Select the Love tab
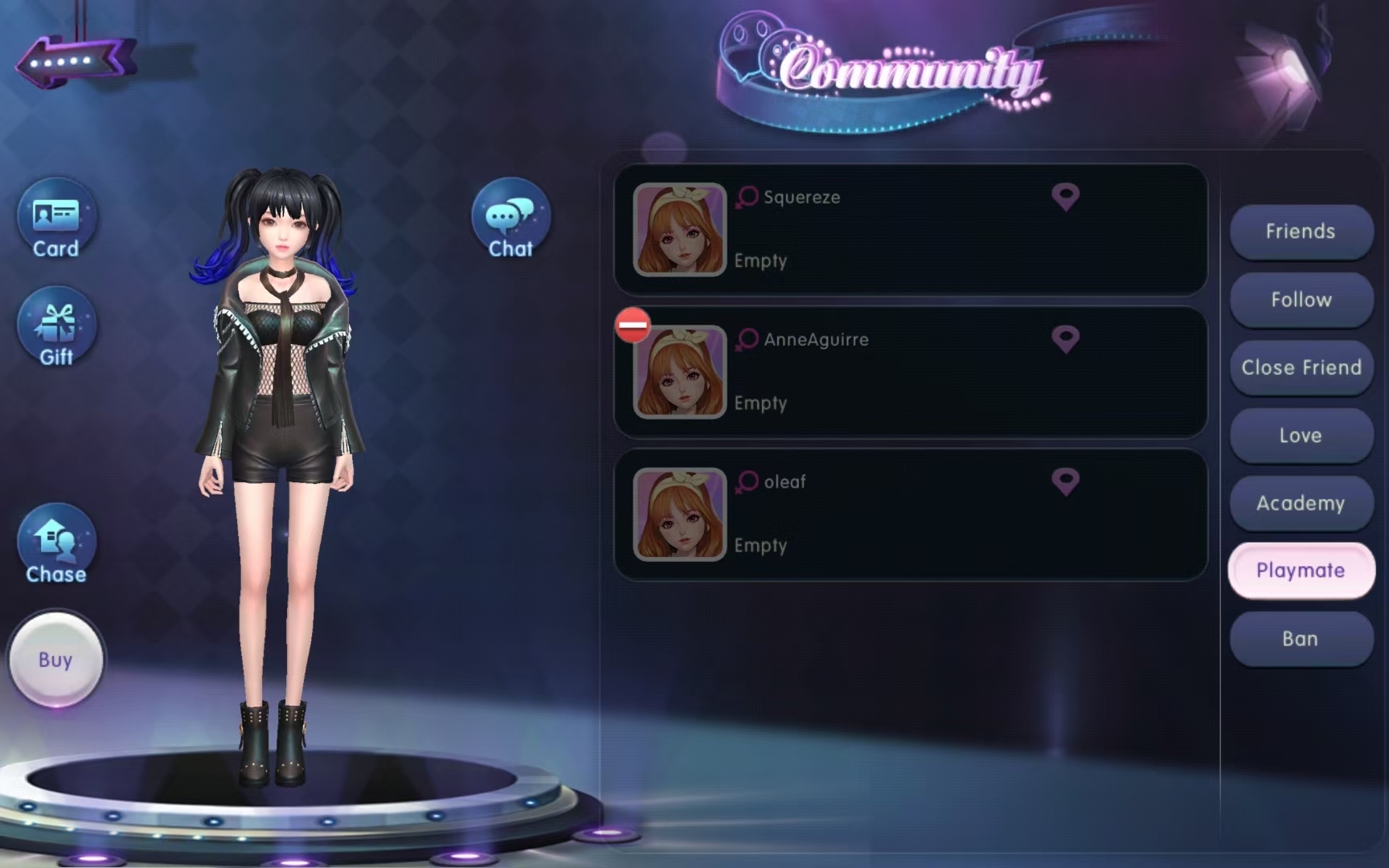The image size is (1389, 868). click(x=1301, y=436)
